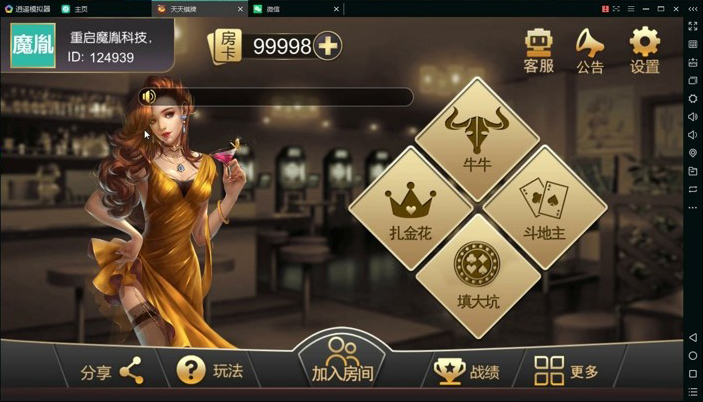This screenshot has height=402, width=703.
Task: Open the 公告 announcements
Action: (x=590, y=50)
